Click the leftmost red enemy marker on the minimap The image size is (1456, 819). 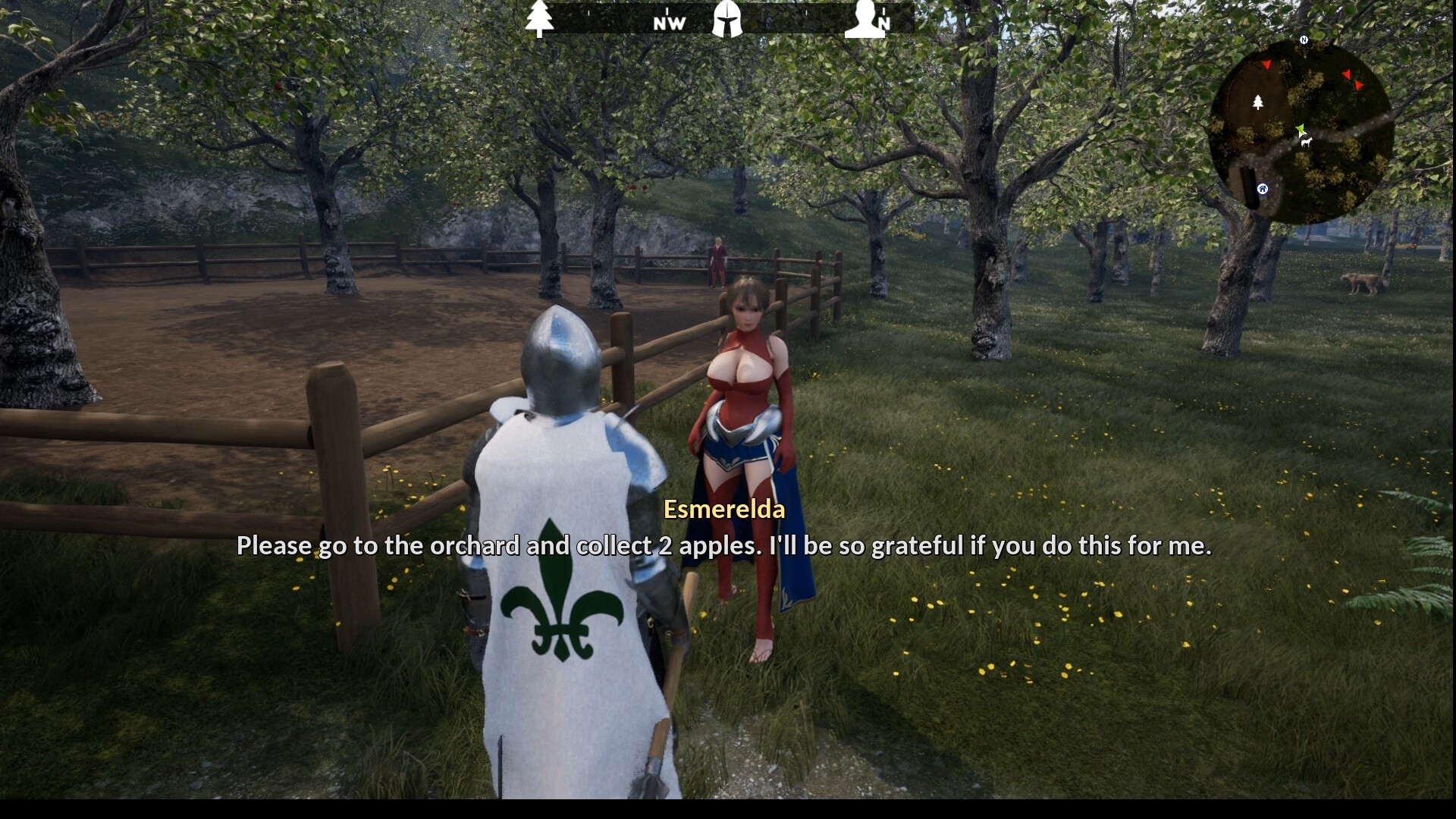click(1267, 65)
